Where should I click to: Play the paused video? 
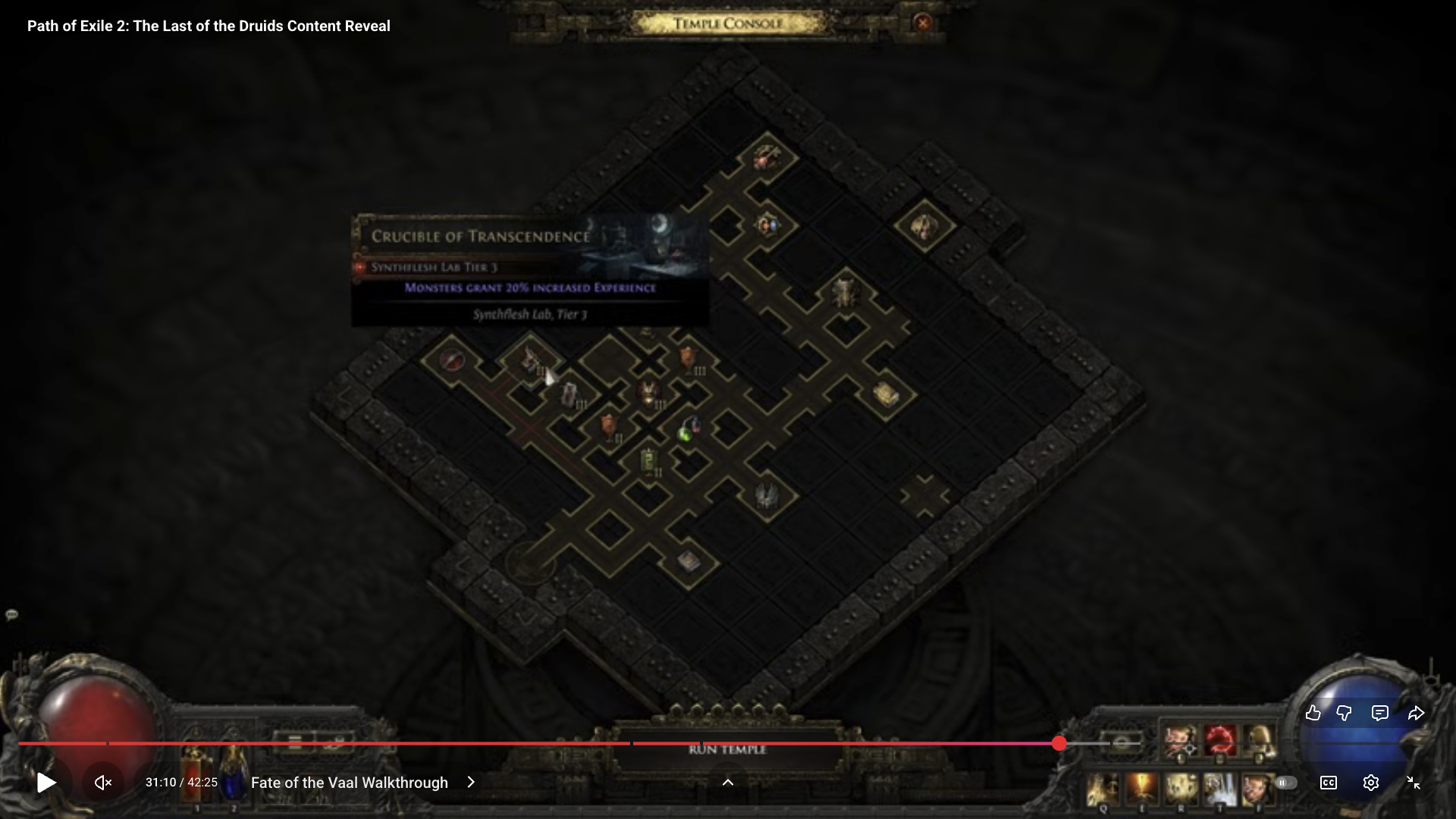point(46,783)
